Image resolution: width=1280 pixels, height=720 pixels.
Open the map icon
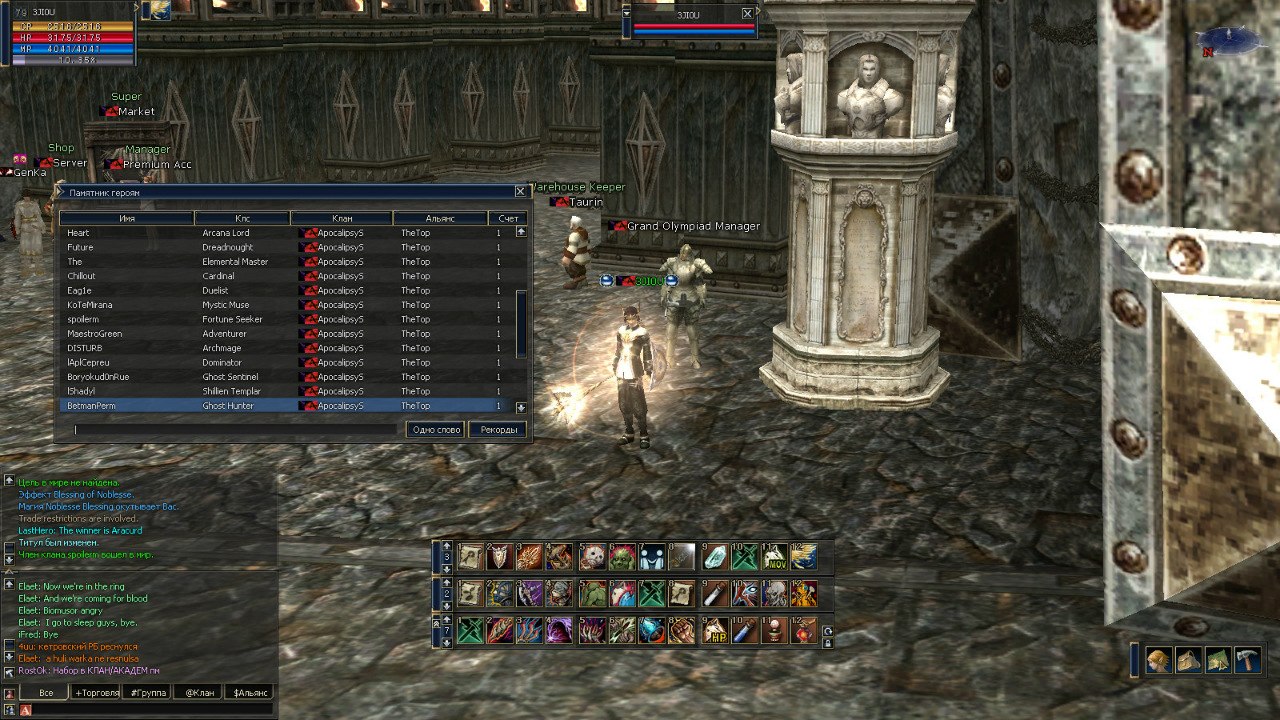coord(1218,661)
